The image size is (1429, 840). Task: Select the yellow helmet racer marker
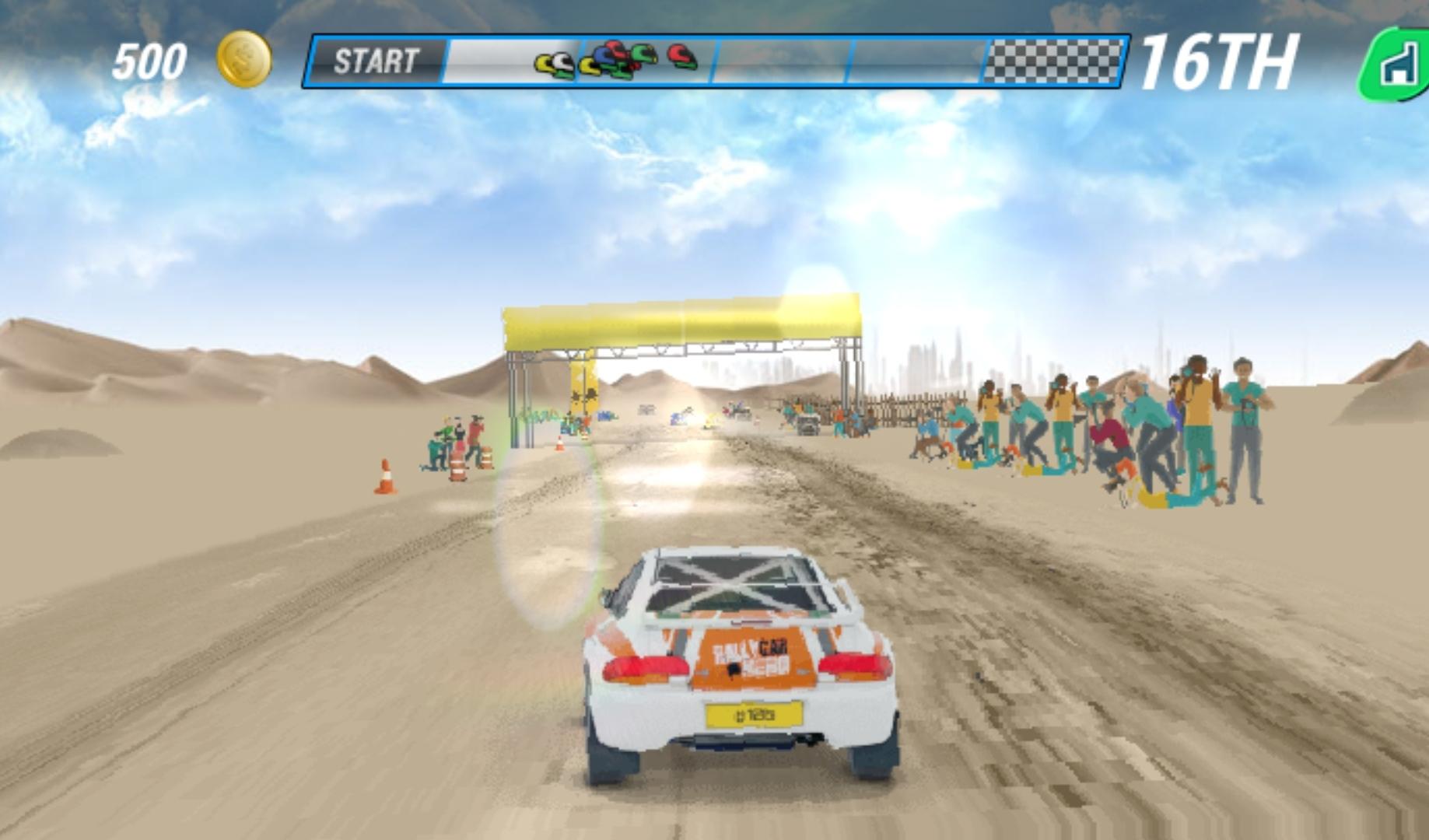[542, 62]
